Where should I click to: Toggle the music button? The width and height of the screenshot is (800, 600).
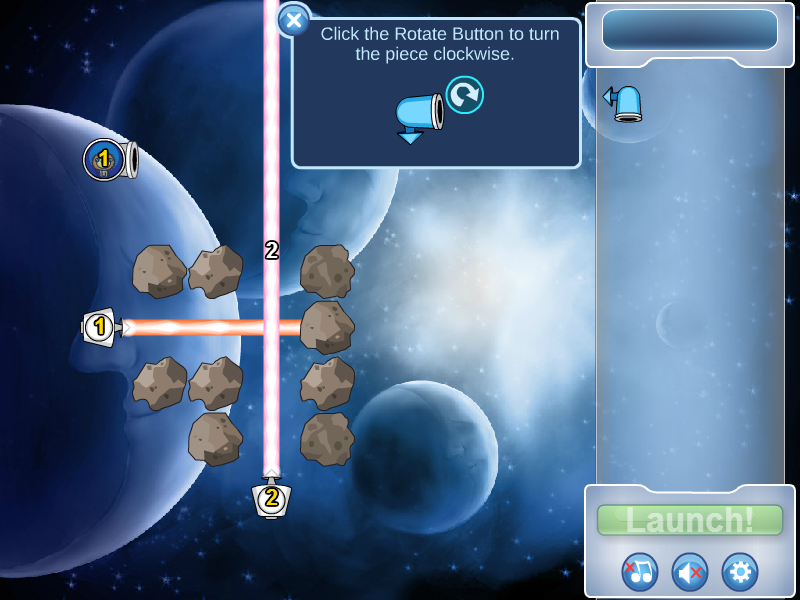click(640, 572)
